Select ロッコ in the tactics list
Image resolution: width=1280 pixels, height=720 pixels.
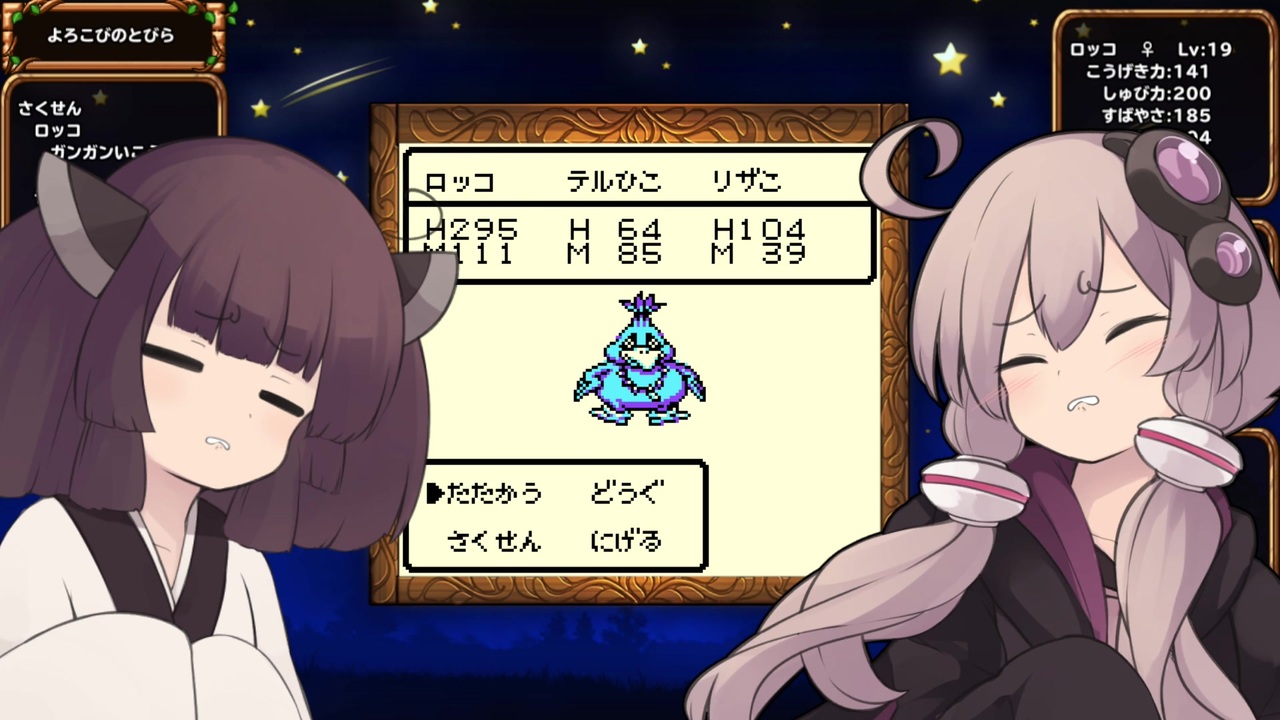[x=60, y=130]
